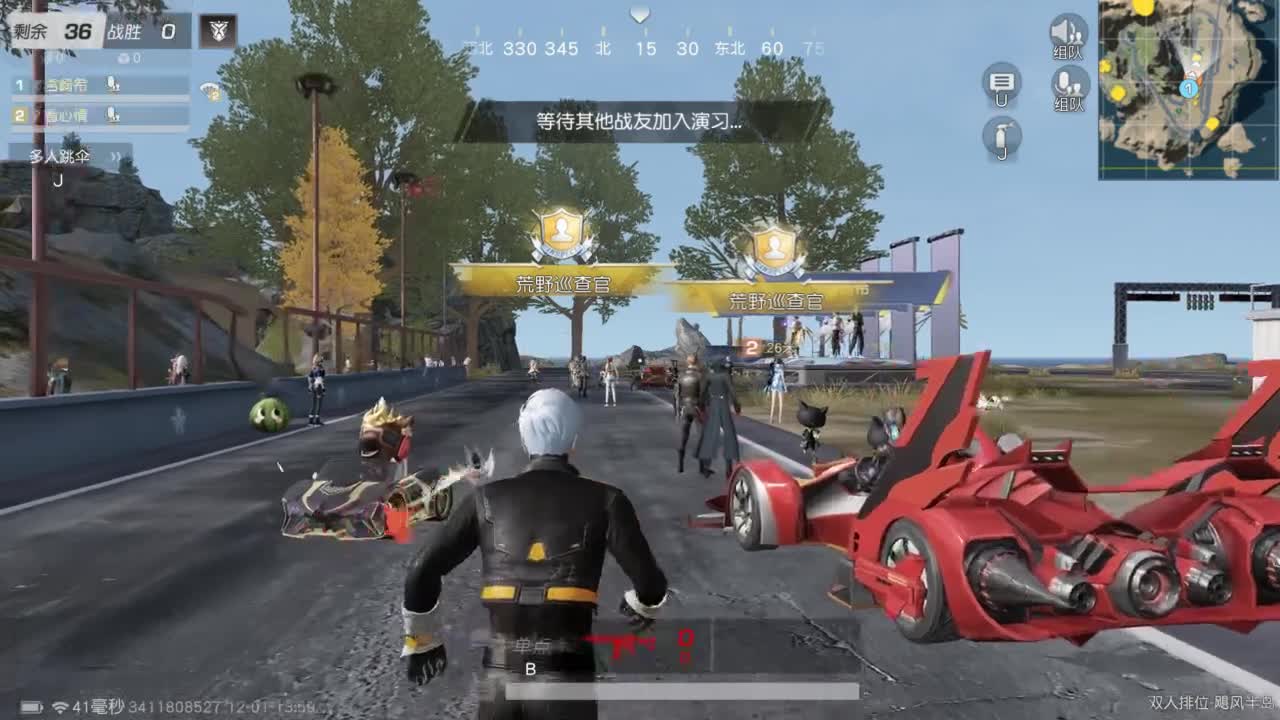Mute teammate 1's microphone toggle
The image size is (1280, 720).
[113, 86]
